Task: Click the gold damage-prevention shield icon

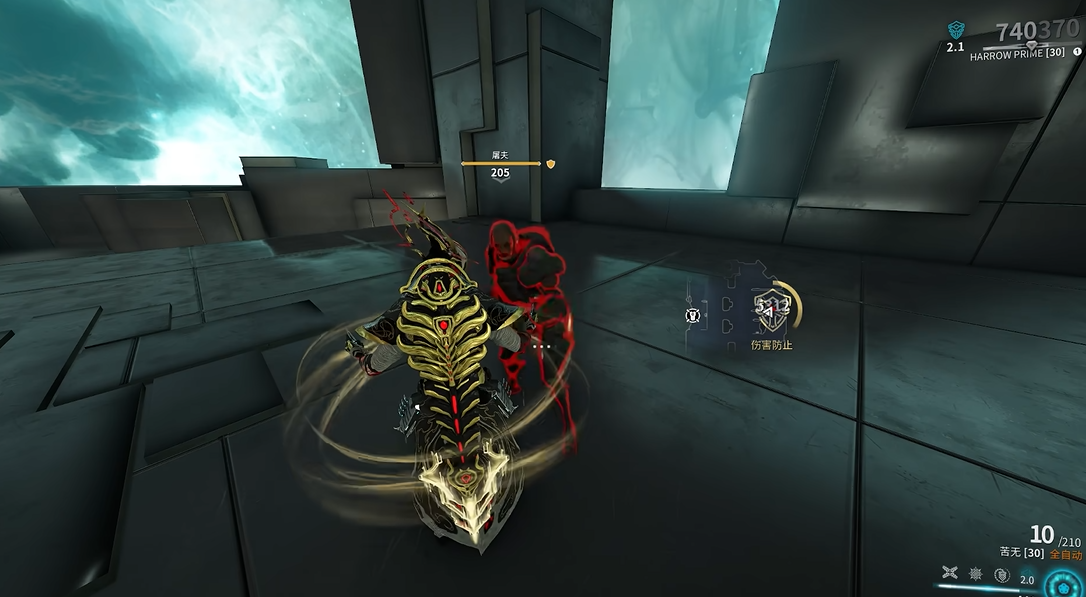Action: point(770,308)
